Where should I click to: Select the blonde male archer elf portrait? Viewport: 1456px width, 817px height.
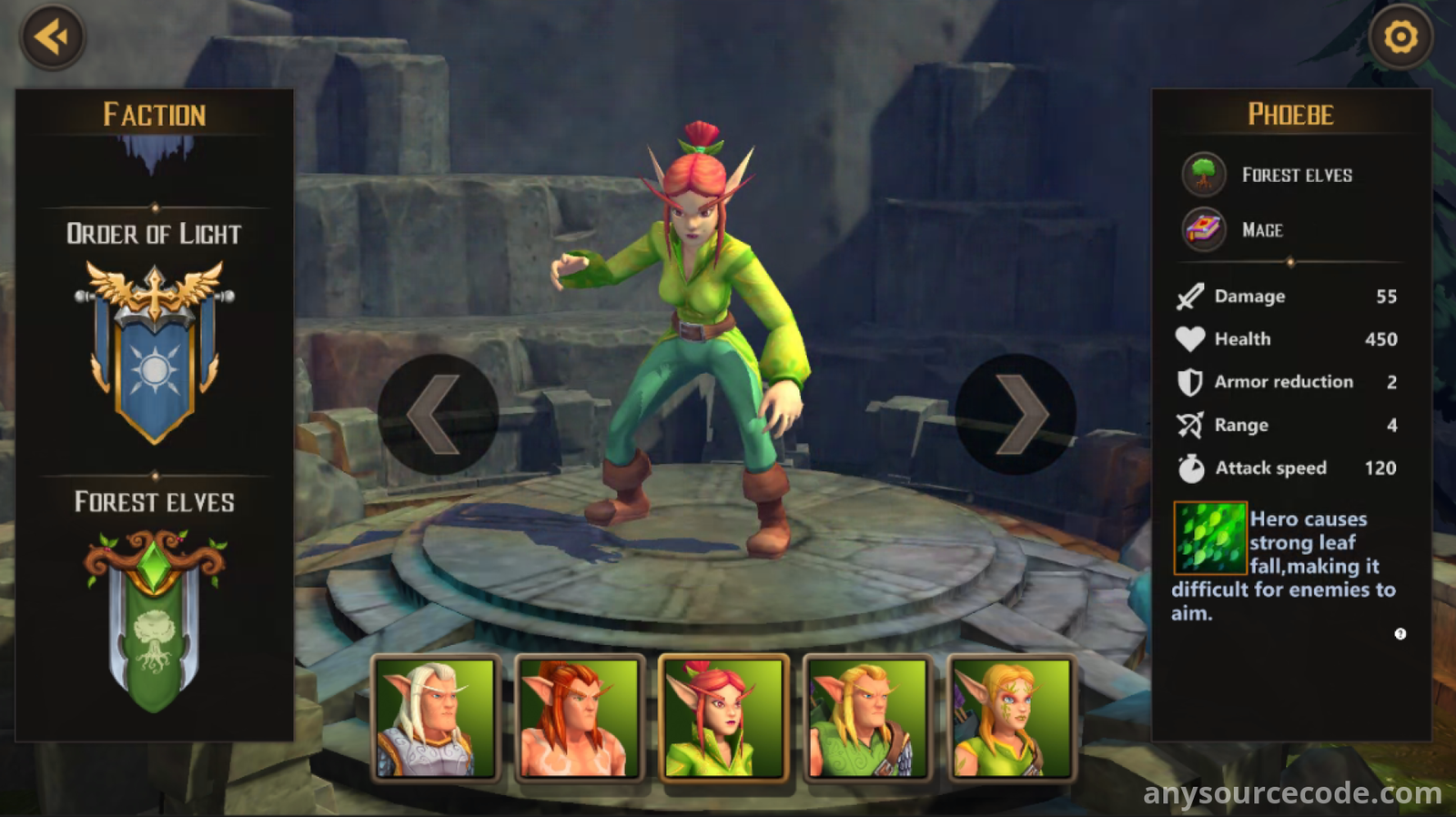[x=868, y=718]
